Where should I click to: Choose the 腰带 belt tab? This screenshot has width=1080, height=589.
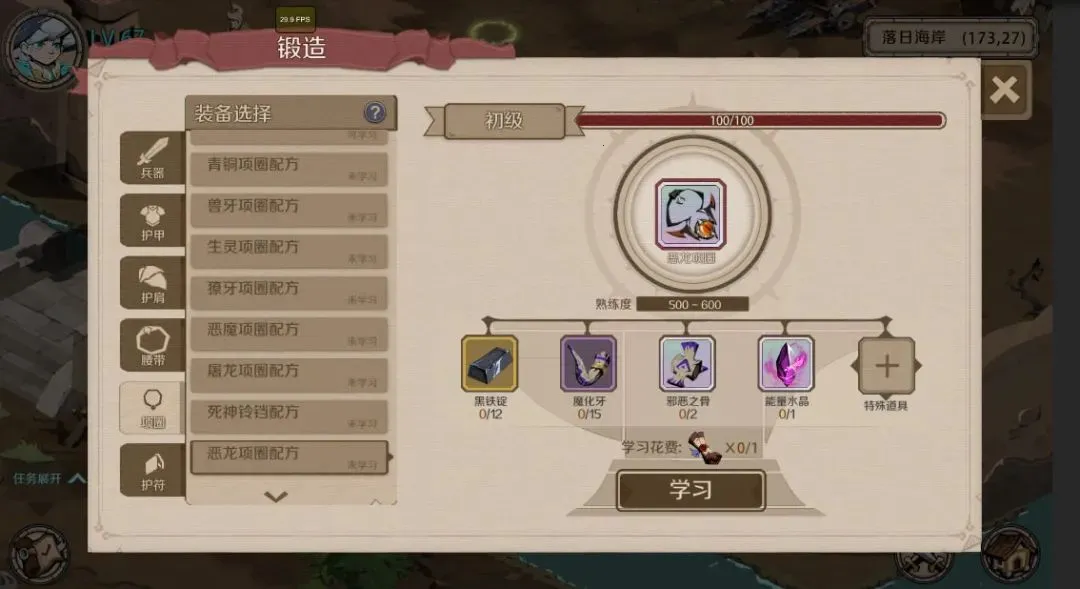[x=152, y=346]
